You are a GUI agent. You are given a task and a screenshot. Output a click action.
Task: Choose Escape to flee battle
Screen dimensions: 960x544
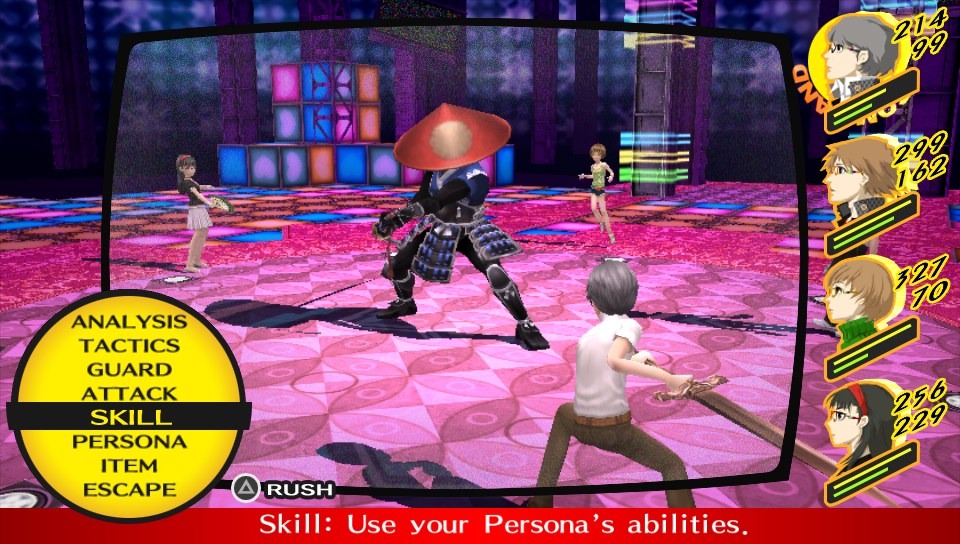(x=129, y=490)
